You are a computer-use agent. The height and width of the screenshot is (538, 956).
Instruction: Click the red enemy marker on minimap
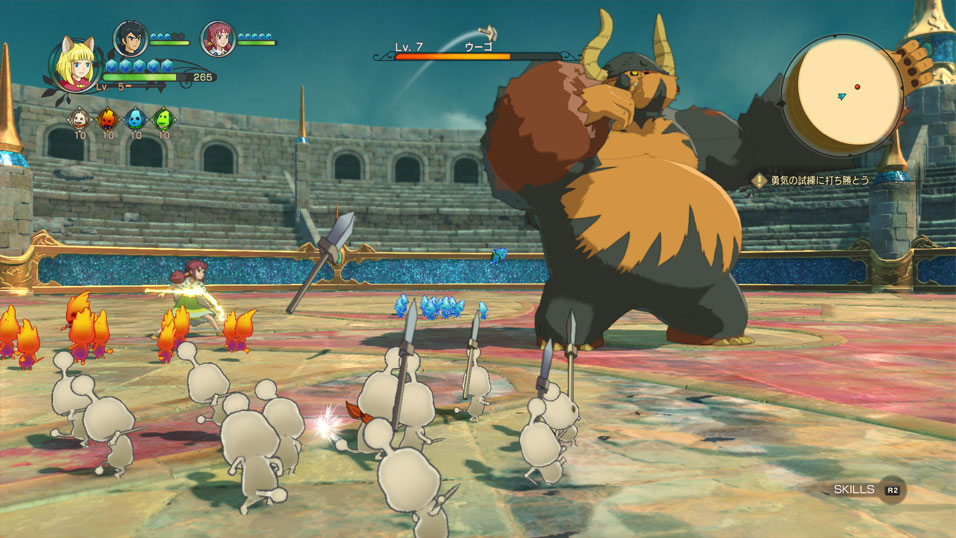click(857, 87)
